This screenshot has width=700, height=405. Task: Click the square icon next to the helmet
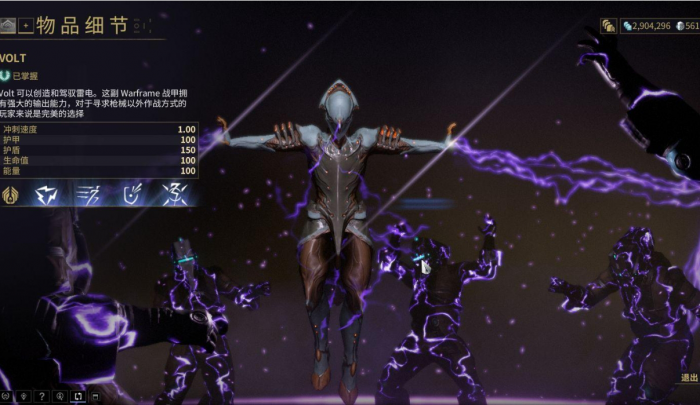point(25,23)
